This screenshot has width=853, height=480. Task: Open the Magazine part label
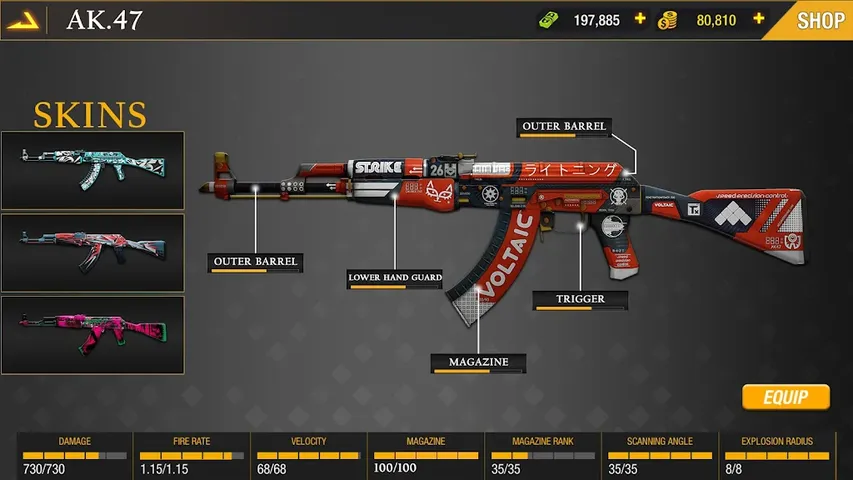coord(479,362)
